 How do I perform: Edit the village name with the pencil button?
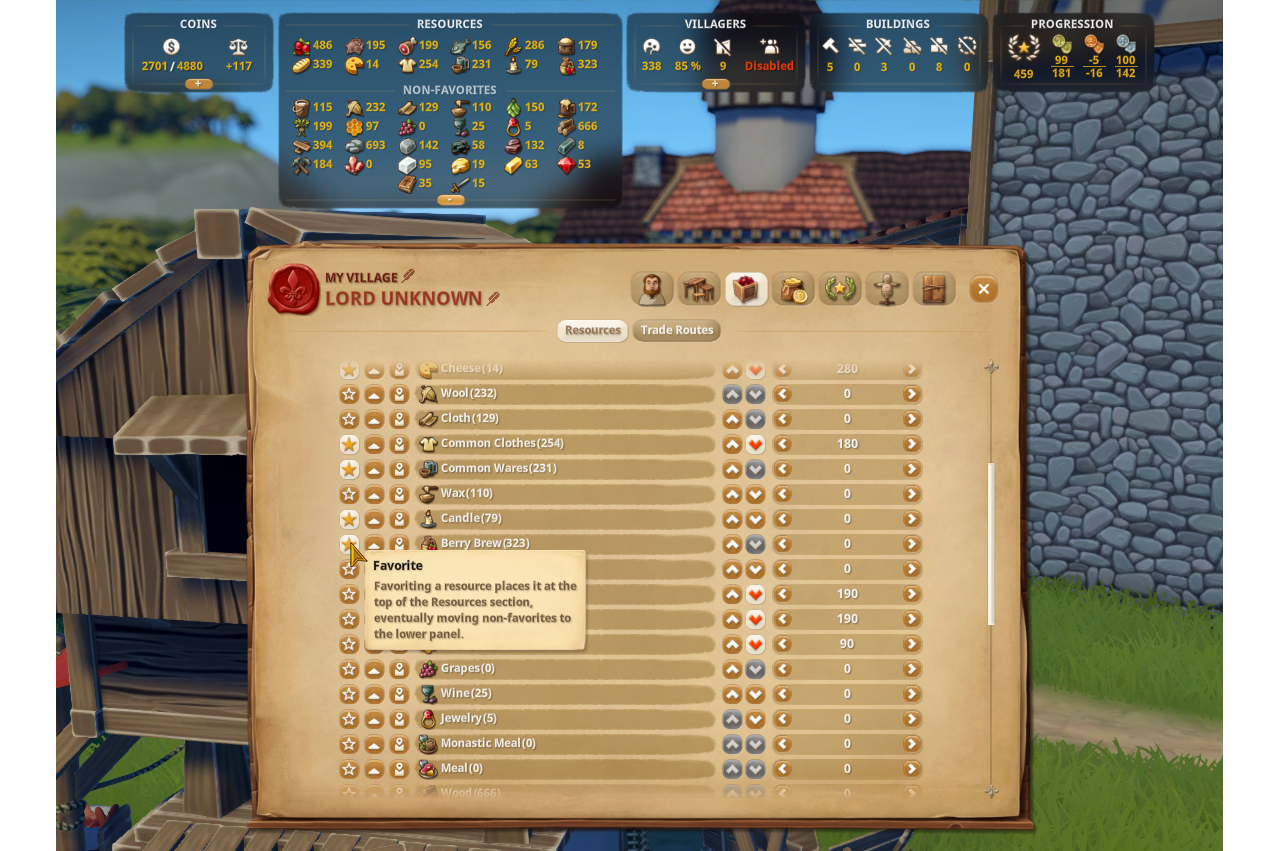pos(410,277)
